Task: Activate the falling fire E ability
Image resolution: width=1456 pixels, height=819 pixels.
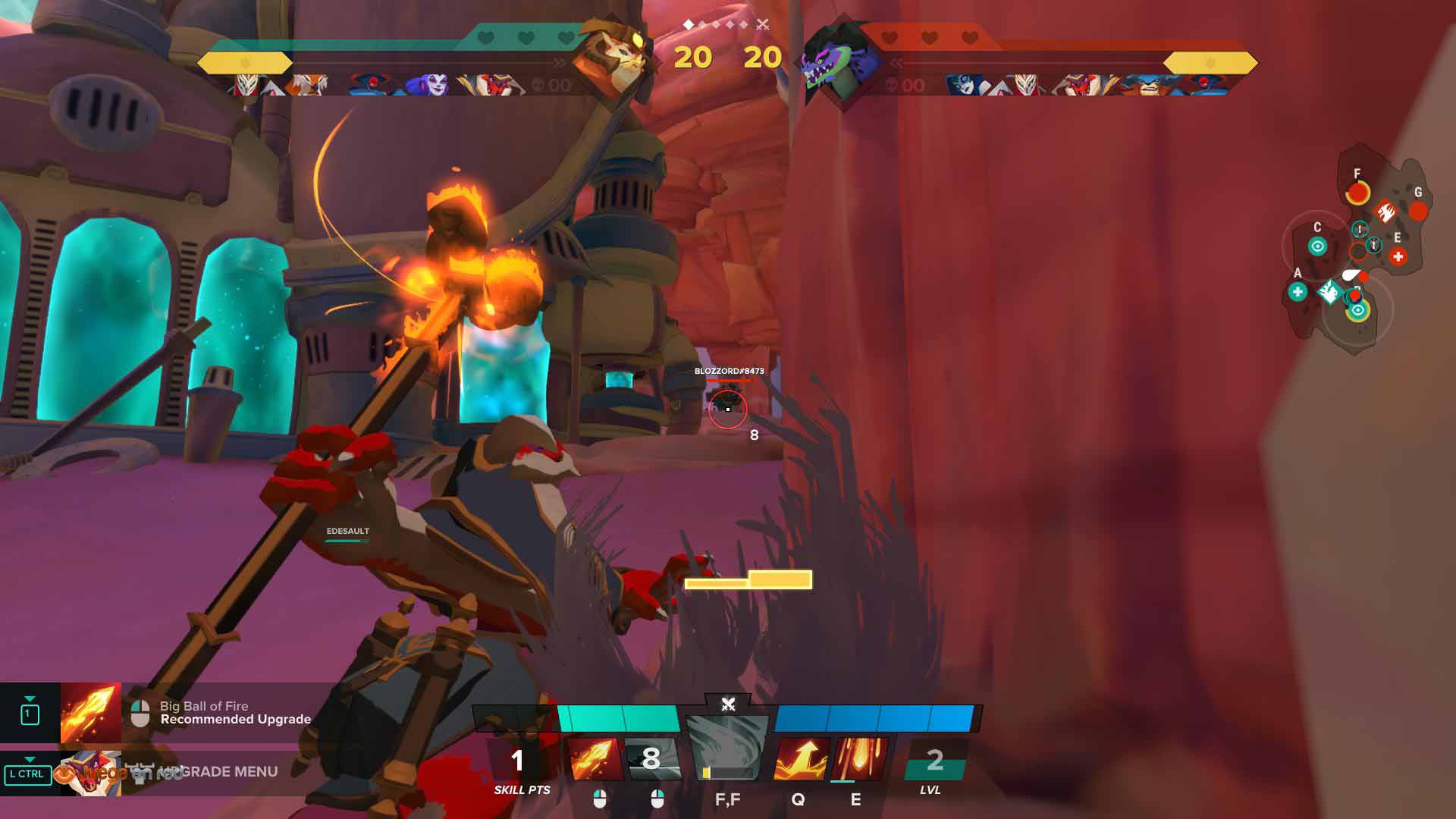Action: pyautogui.click(x=859, y=759)
